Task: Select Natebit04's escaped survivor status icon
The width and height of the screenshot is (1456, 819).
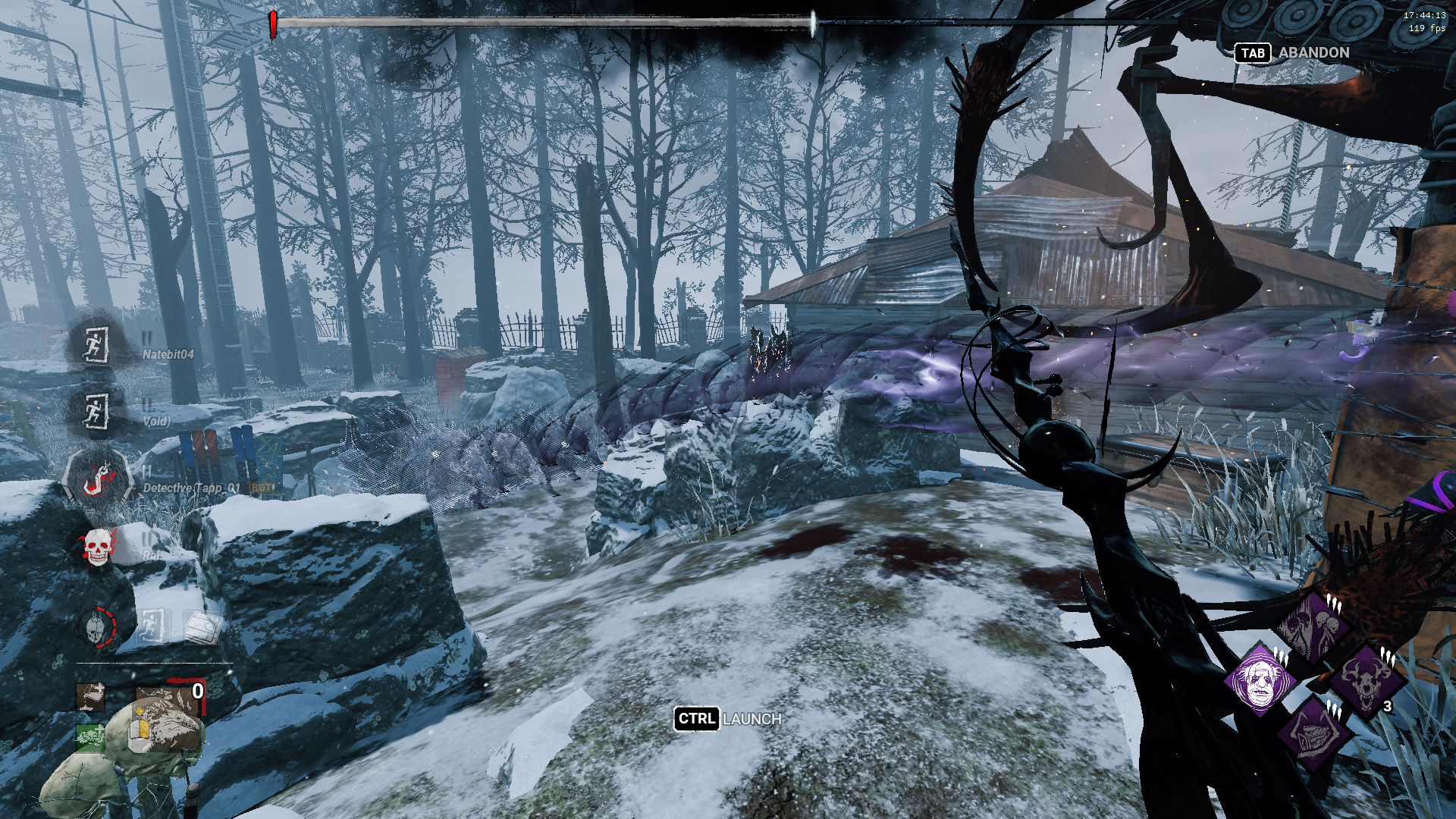Action: point(96,345)
